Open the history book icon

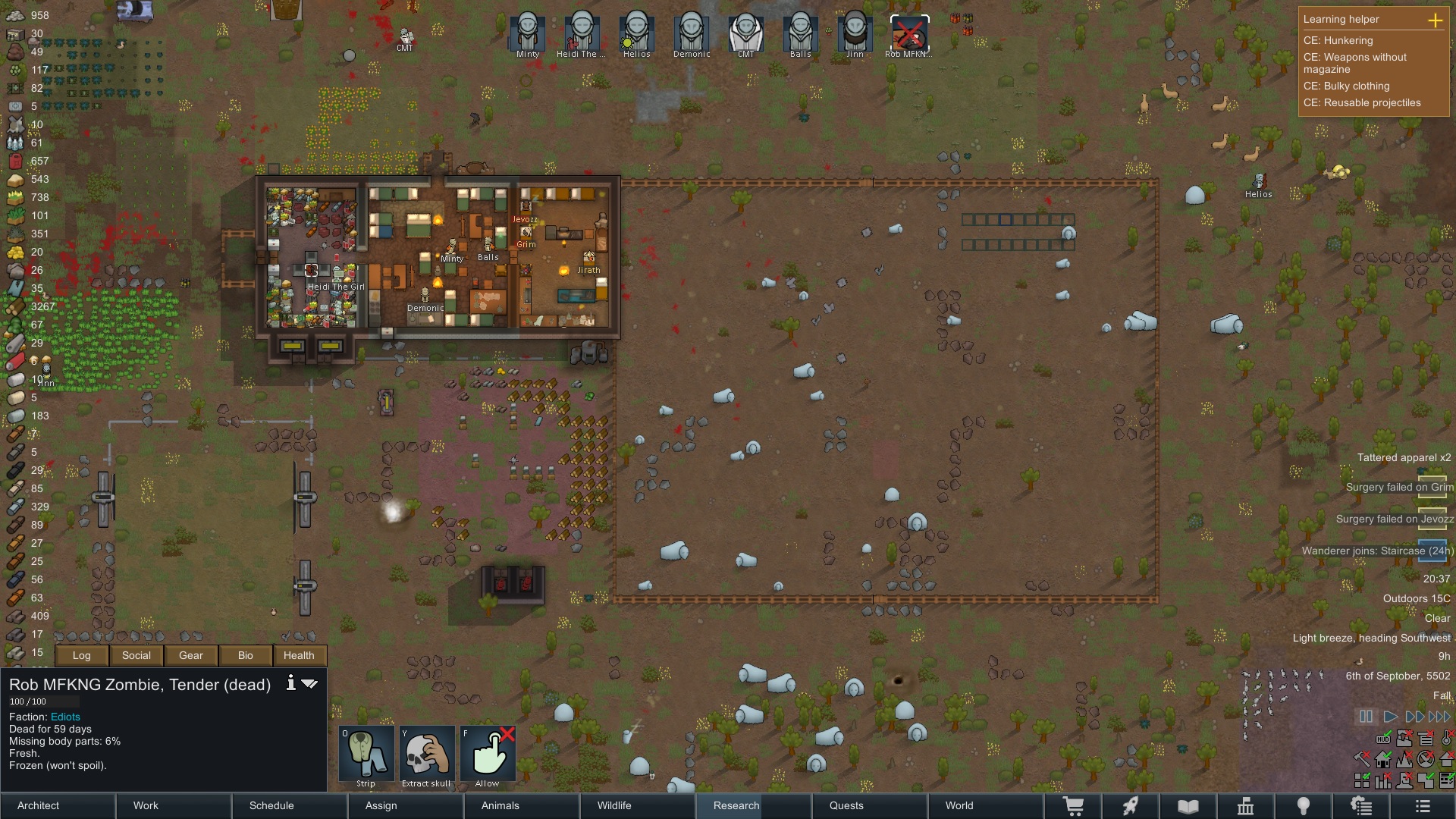(1188, 806)
